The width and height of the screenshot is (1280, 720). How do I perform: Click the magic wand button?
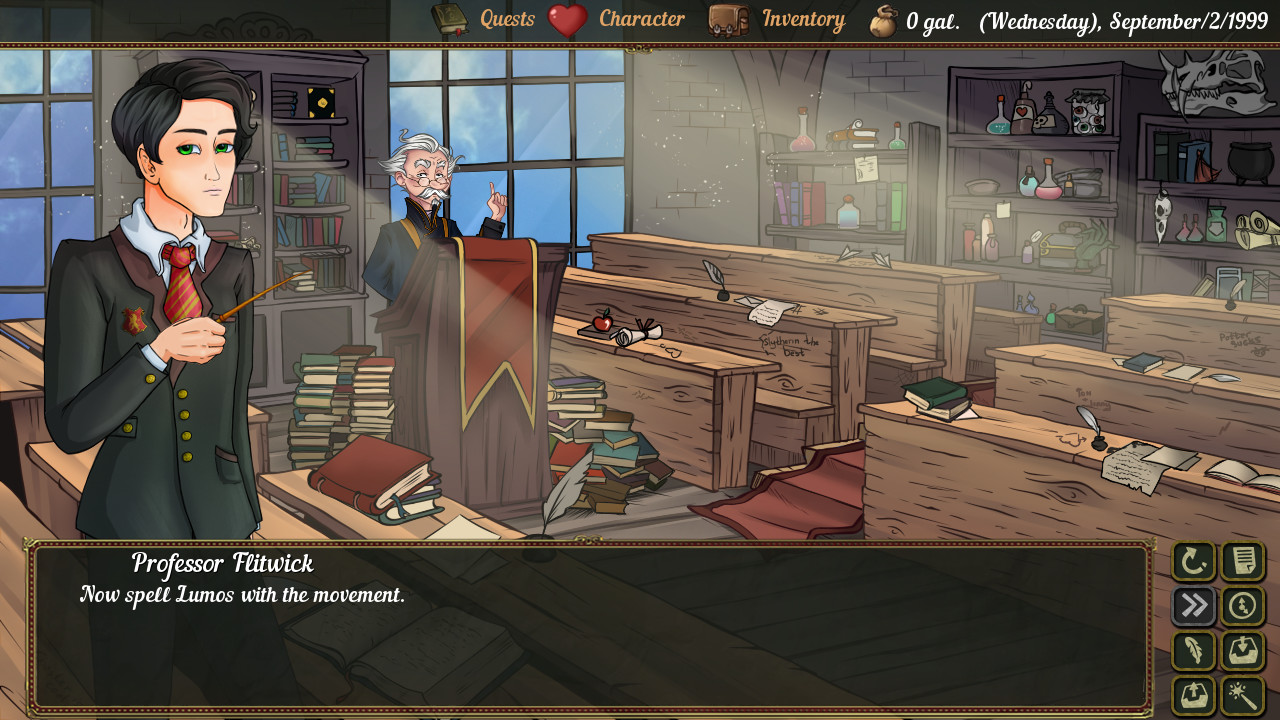[x=1243, y=695]
